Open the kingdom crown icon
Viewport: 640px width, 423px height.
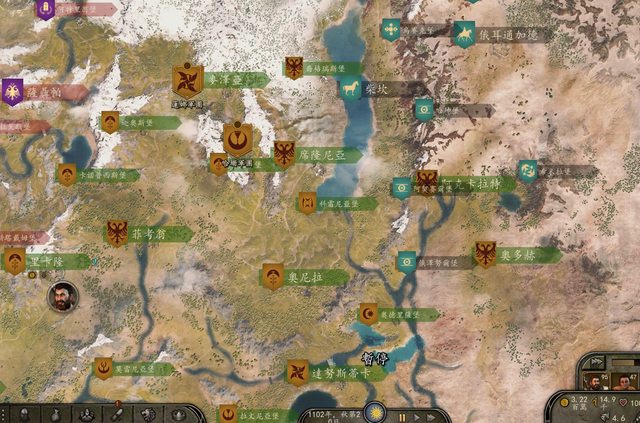[x=176, y=414]
